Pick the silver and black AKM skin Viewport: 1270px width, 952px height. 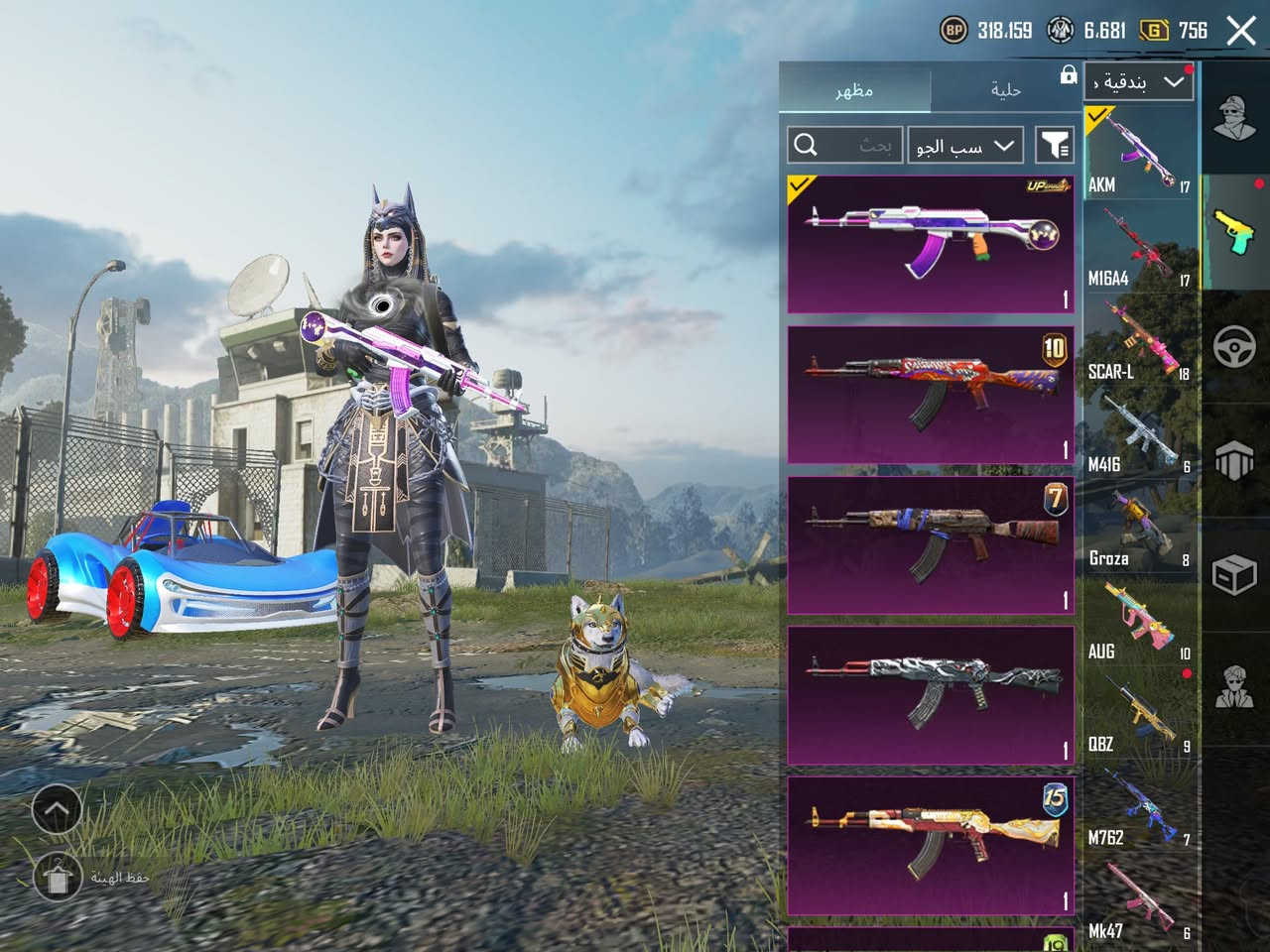coord(930,695)
